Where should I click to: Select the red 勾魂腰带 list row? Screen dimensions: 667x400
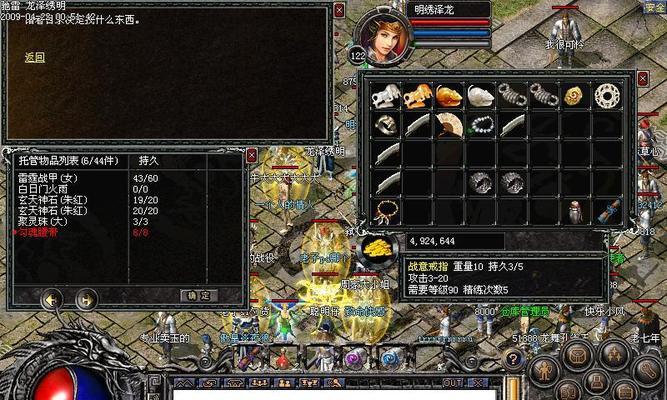pyautogui.click(x=42, y=232)
